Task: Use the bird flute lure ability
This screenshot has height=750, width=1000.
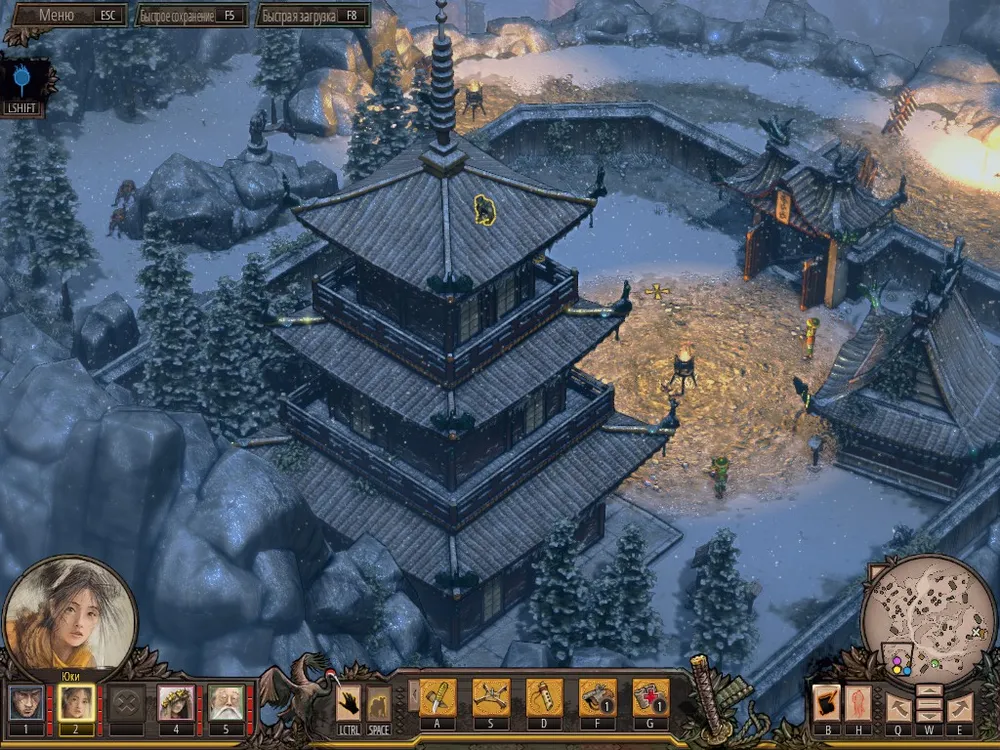Action: [x=544, y=698]
